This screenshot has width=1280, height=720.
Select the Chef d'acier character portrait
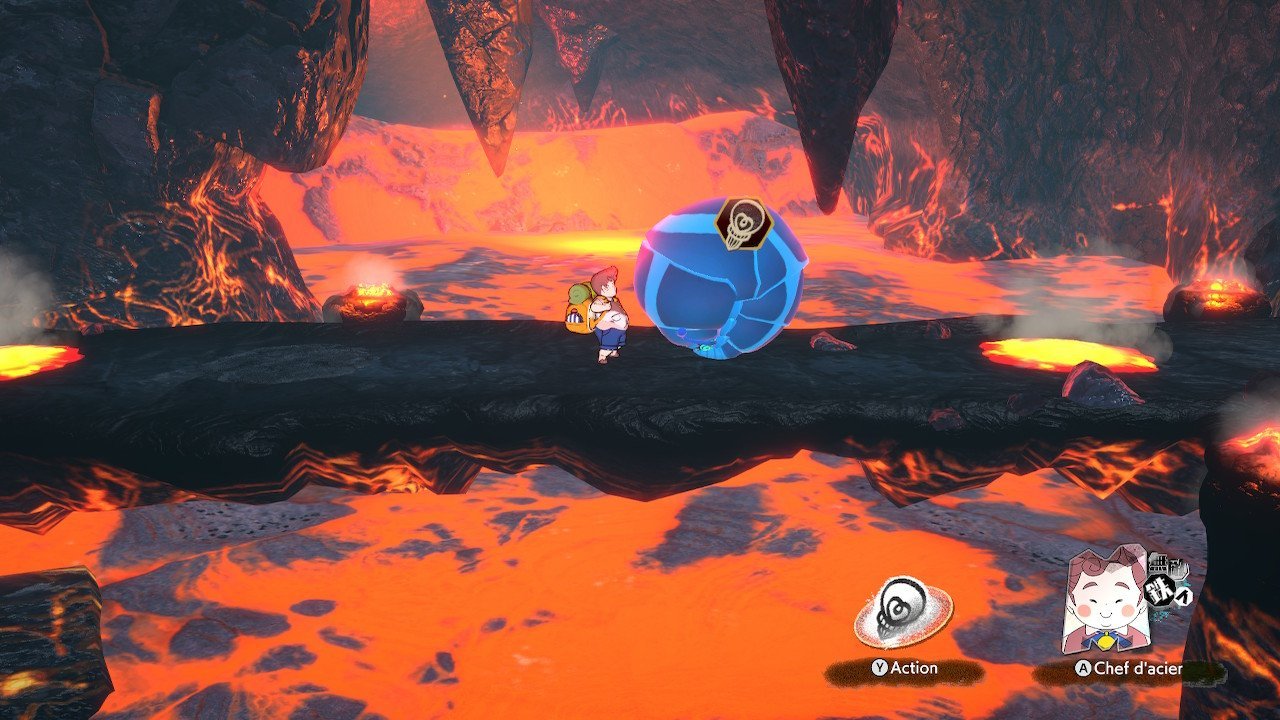pos(1104,599)
